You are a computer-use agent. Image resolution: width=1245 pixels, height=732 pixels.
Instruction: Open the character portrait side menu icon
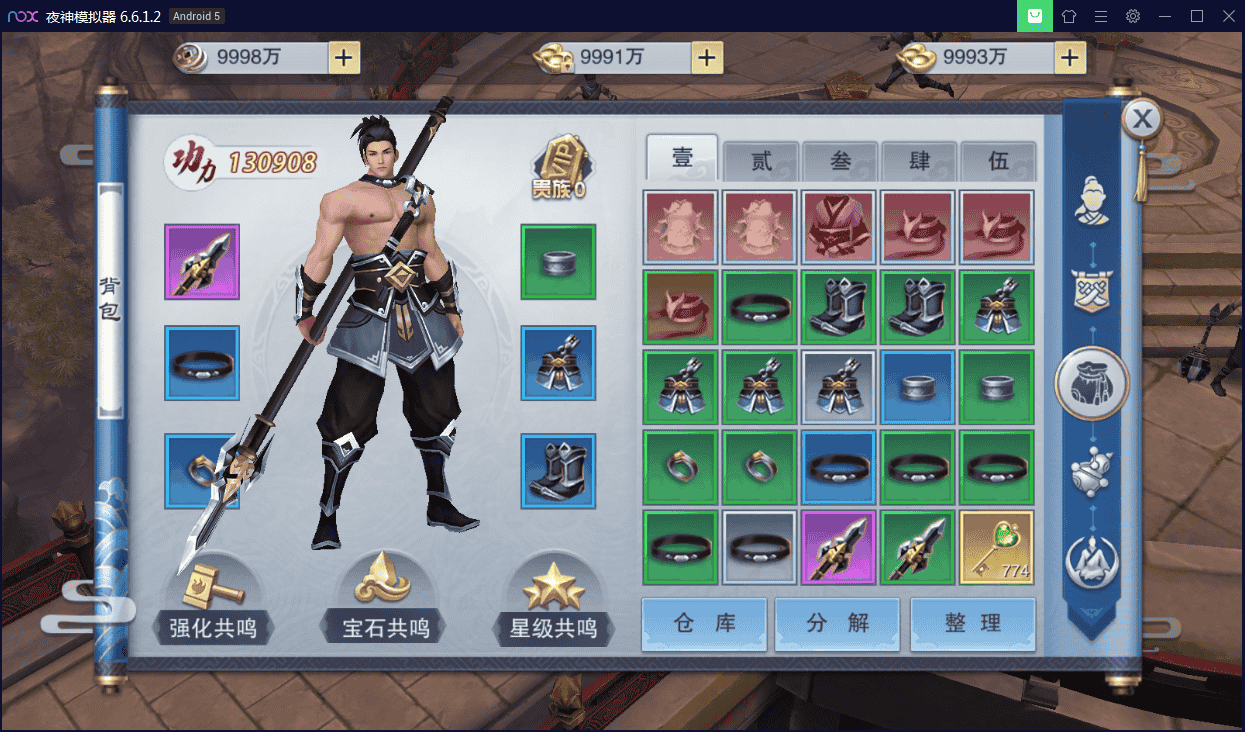1091,201
